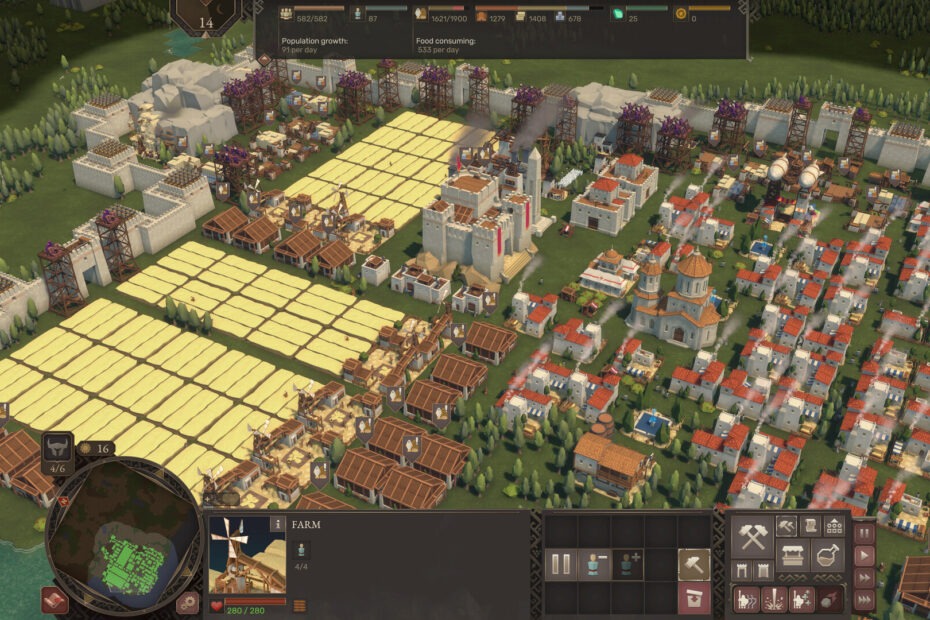The width and height of the screenshot is (930, 620).
Task: Click the gear button beside the minimap
Action: pyautogui.click(x=186, y=601)
